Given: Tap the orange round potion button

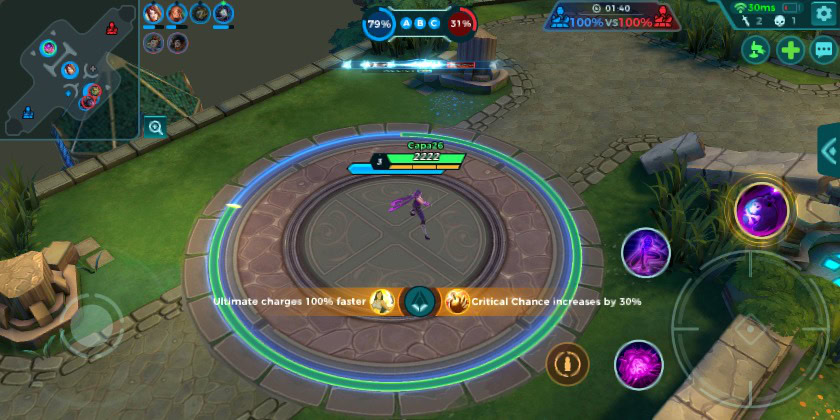Looking at the screenshot, I should click(x=568, y=363).
